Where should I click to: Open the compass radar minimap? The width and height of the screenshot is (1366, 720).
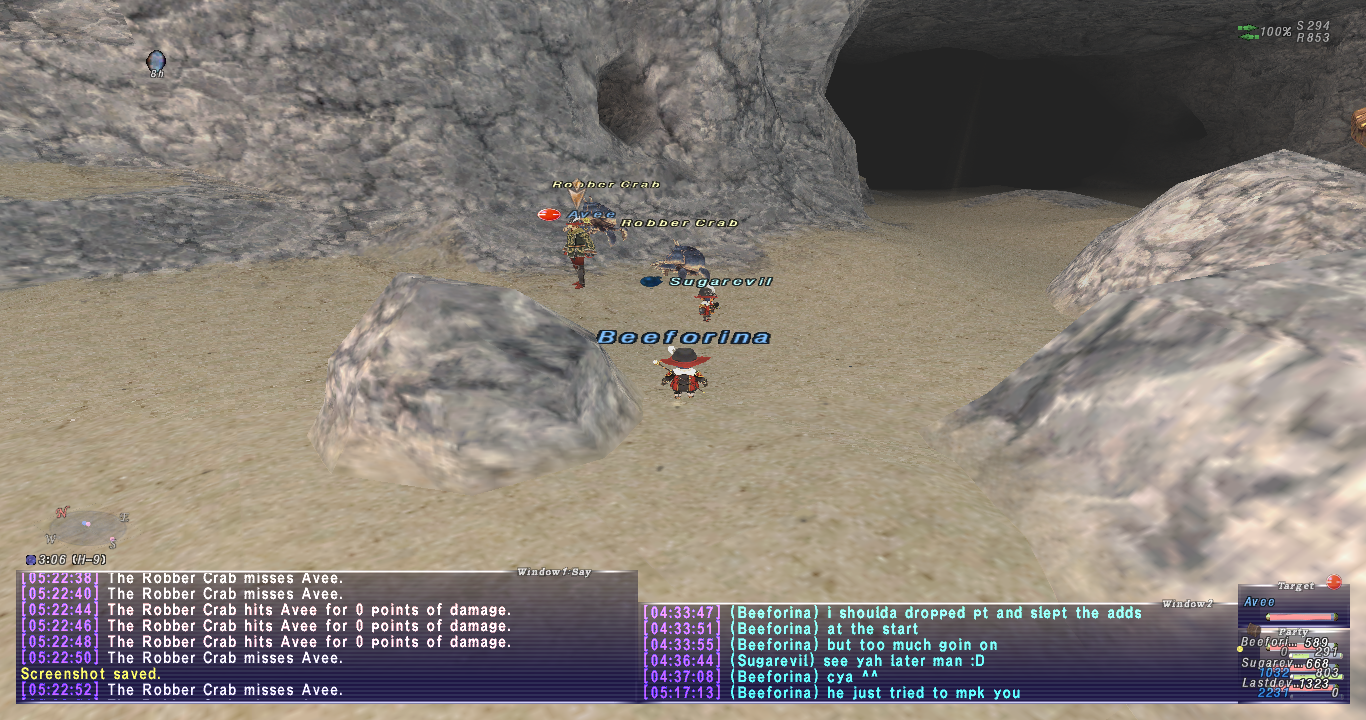pyautogui.click(x=88, y=526)
